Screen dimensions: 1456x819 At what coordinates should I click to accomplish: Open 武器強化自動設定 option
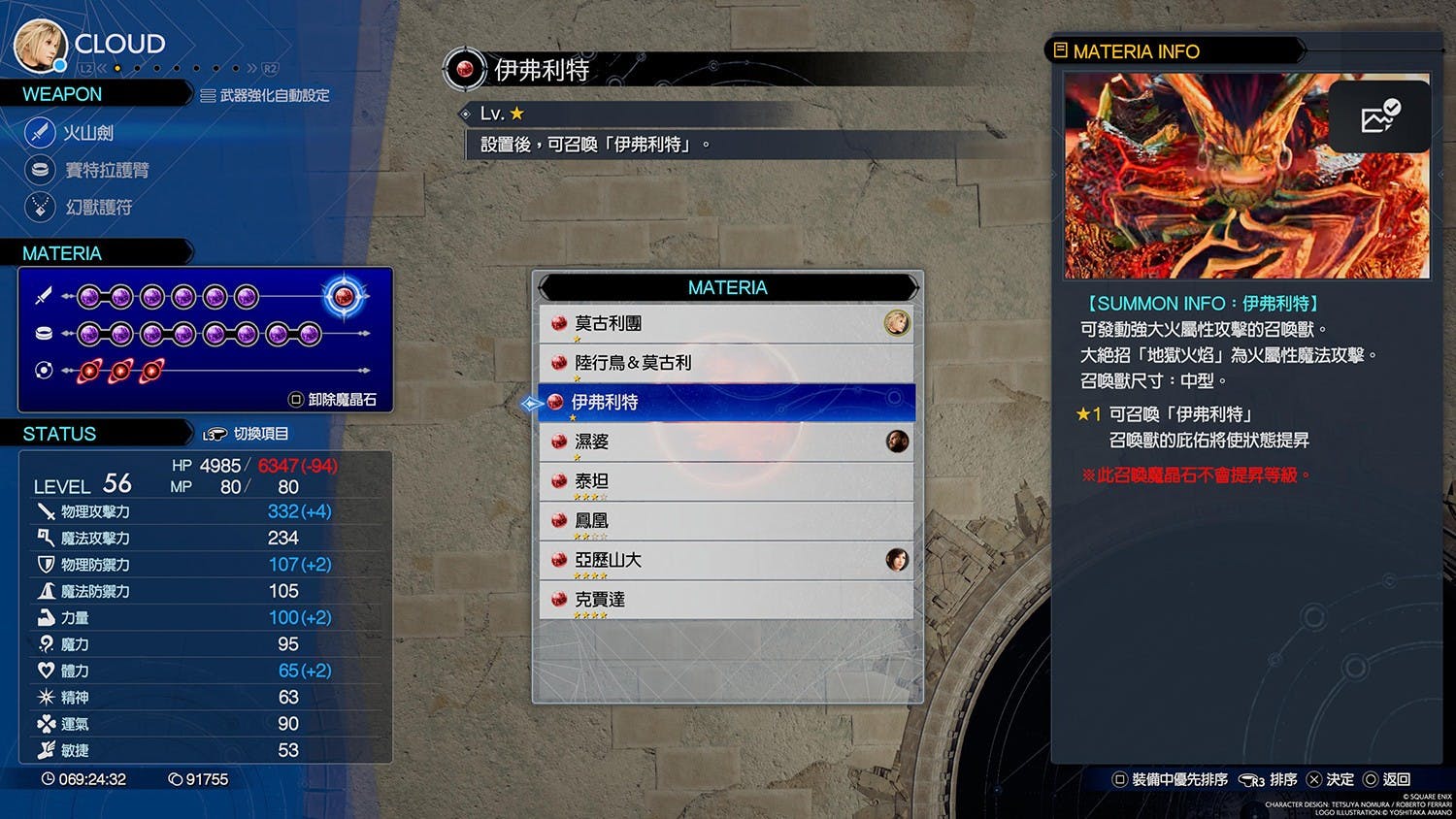264,95
